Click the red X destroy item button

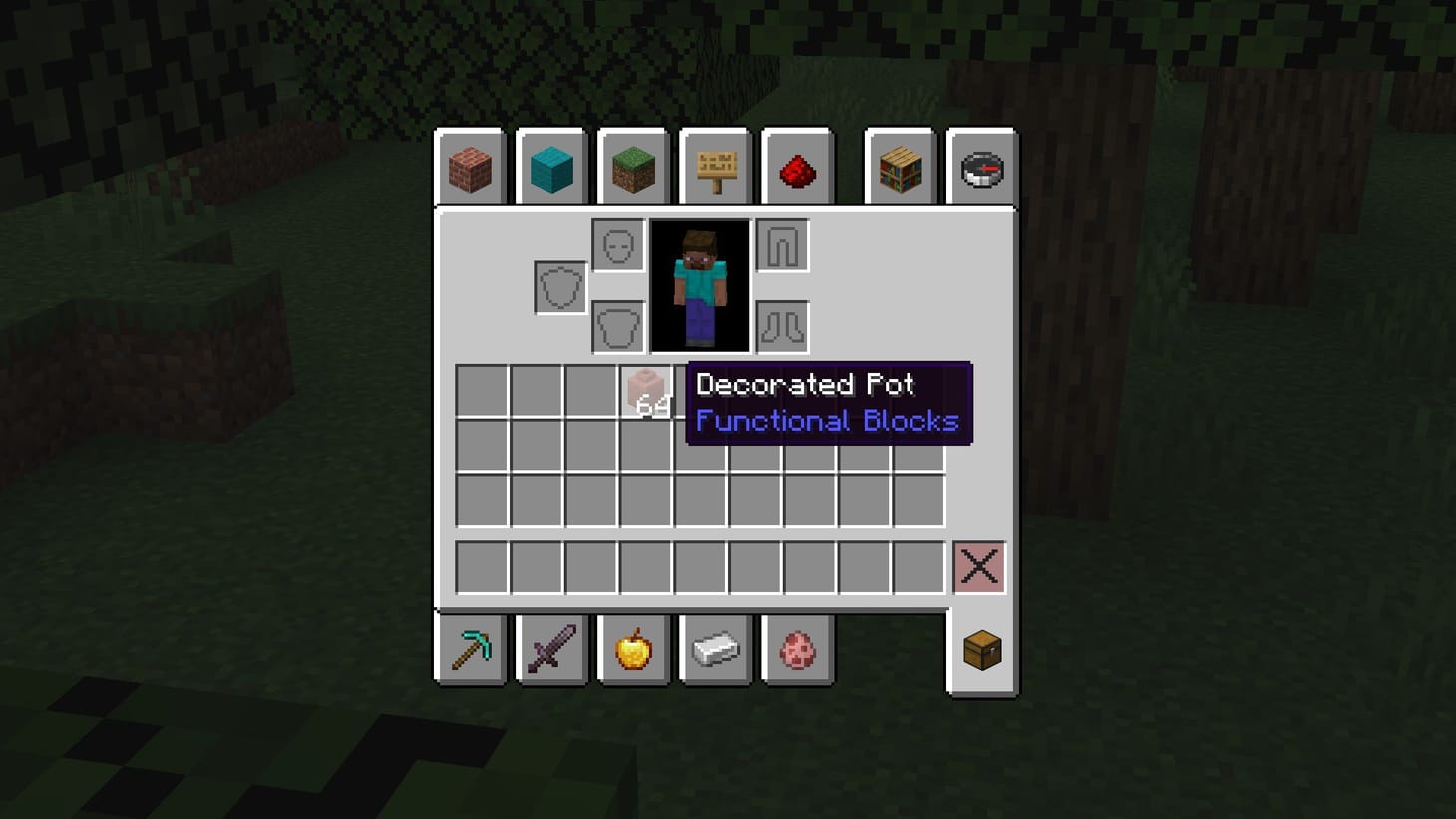click(978, 567)
